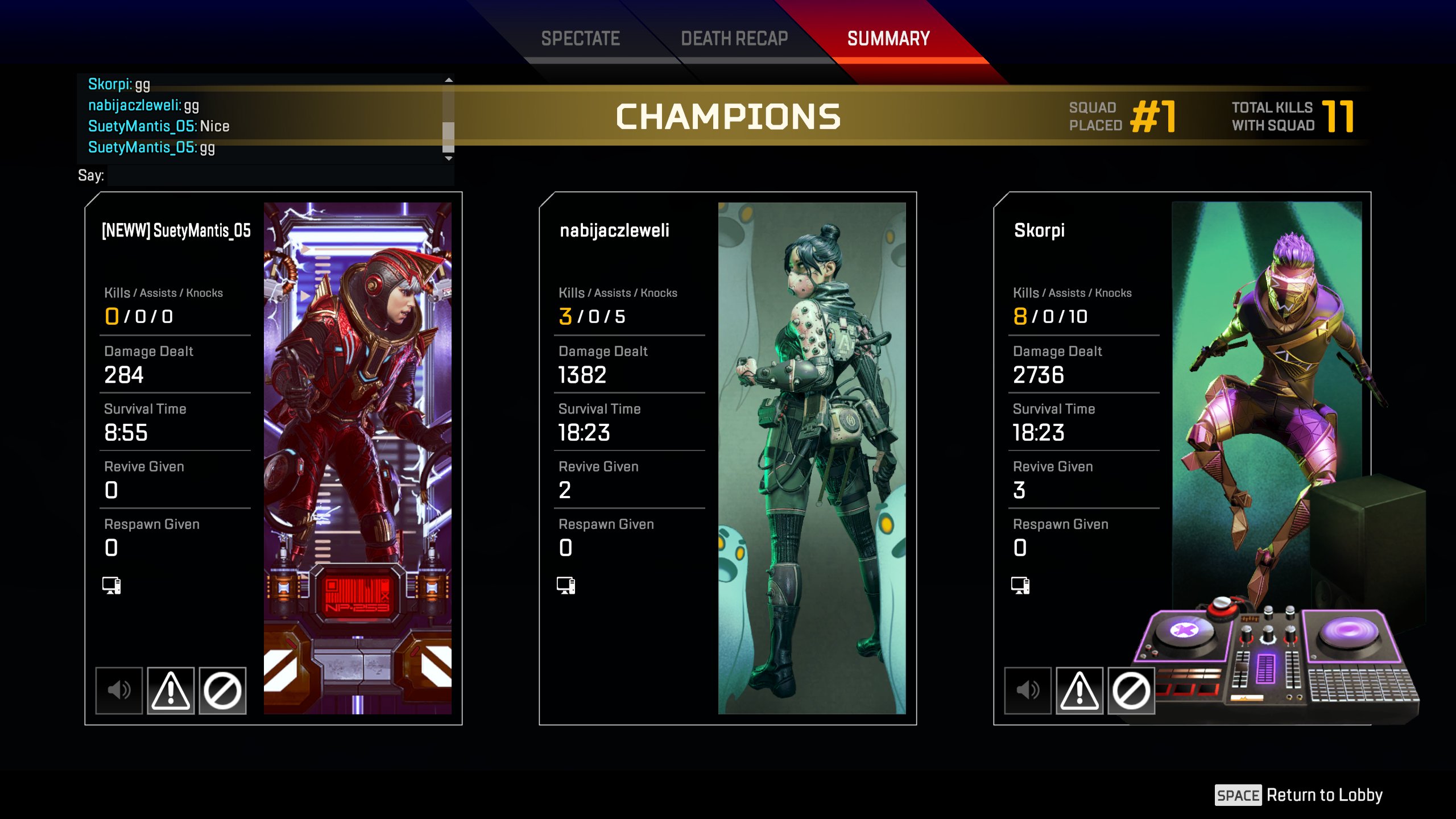View nabijaczleweli's legend banner card
This screenshot has width=1456, height=819.
coord(812,458)
